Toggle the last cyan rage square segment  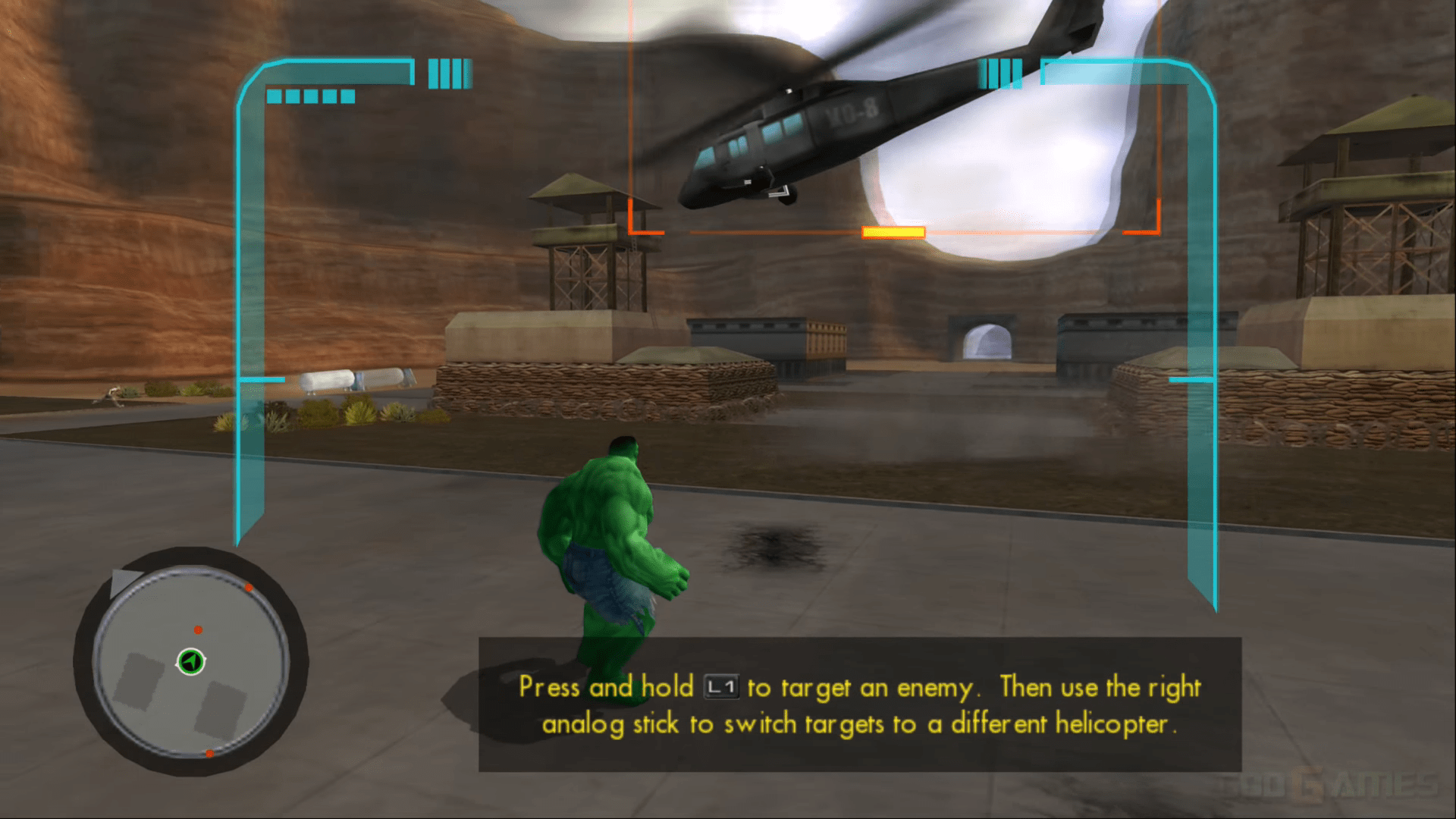[x=347, y=96]
